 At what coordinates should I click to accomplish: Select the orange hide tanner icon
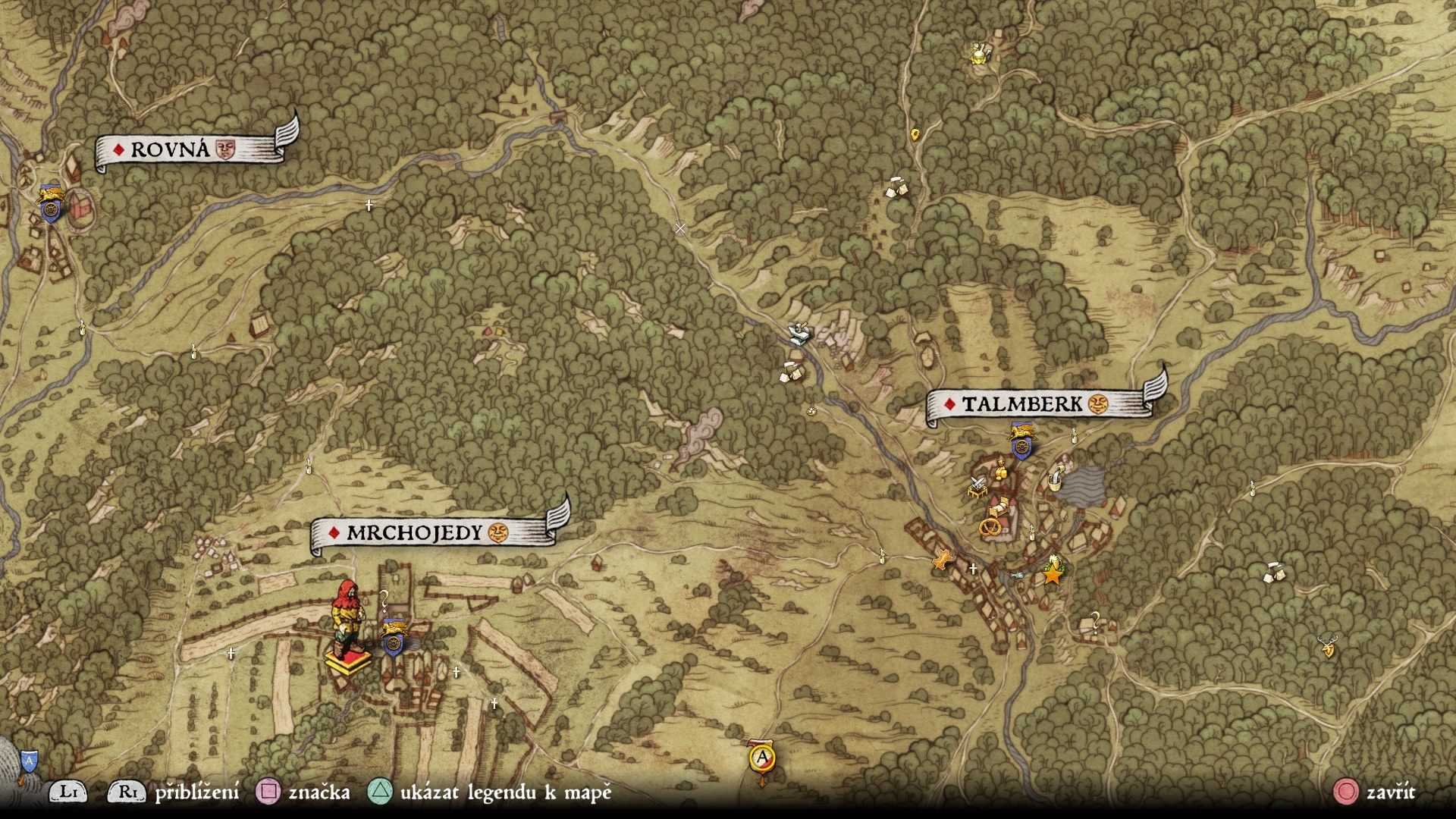point(942,561)
